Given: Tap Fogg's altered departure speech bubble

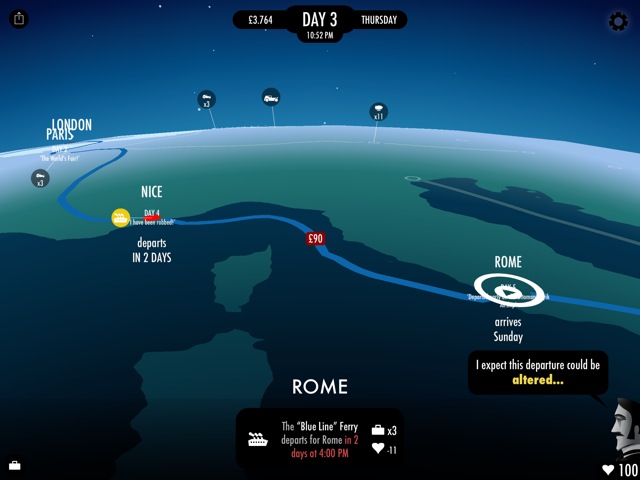Looking at the screenshot, I should coord(538,372).
